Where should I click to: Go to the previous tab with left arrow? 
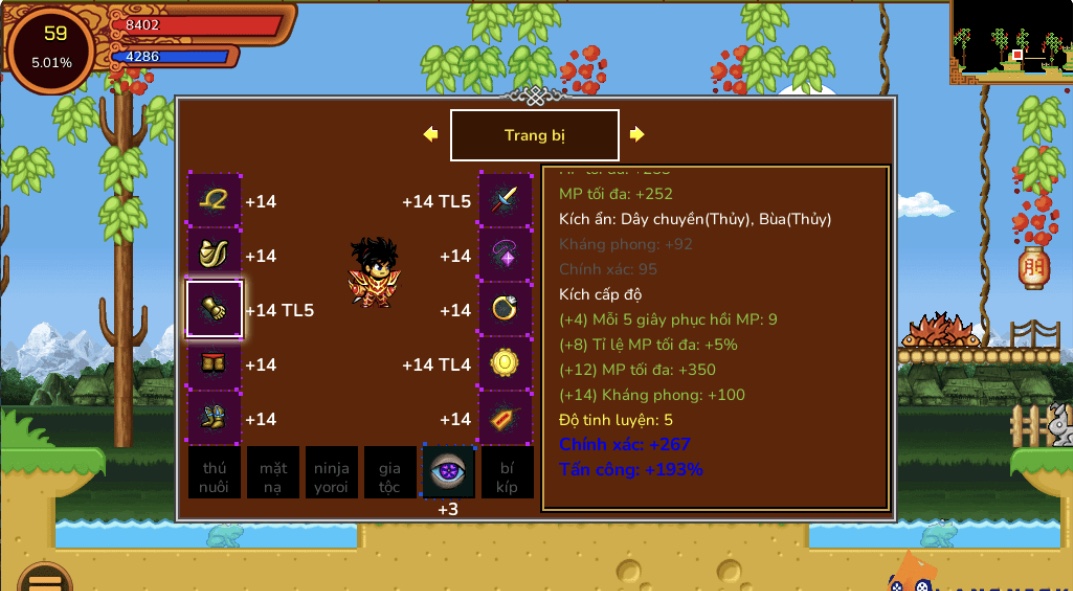(x=431, y=134)
